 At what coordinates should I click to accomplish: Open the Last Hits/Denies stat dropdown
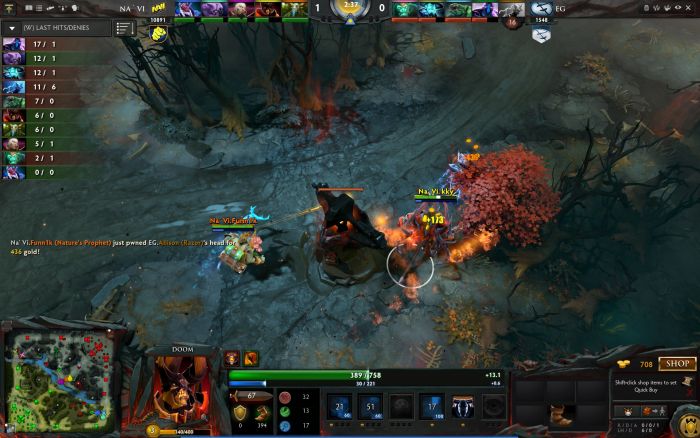[x=10, y=28]
